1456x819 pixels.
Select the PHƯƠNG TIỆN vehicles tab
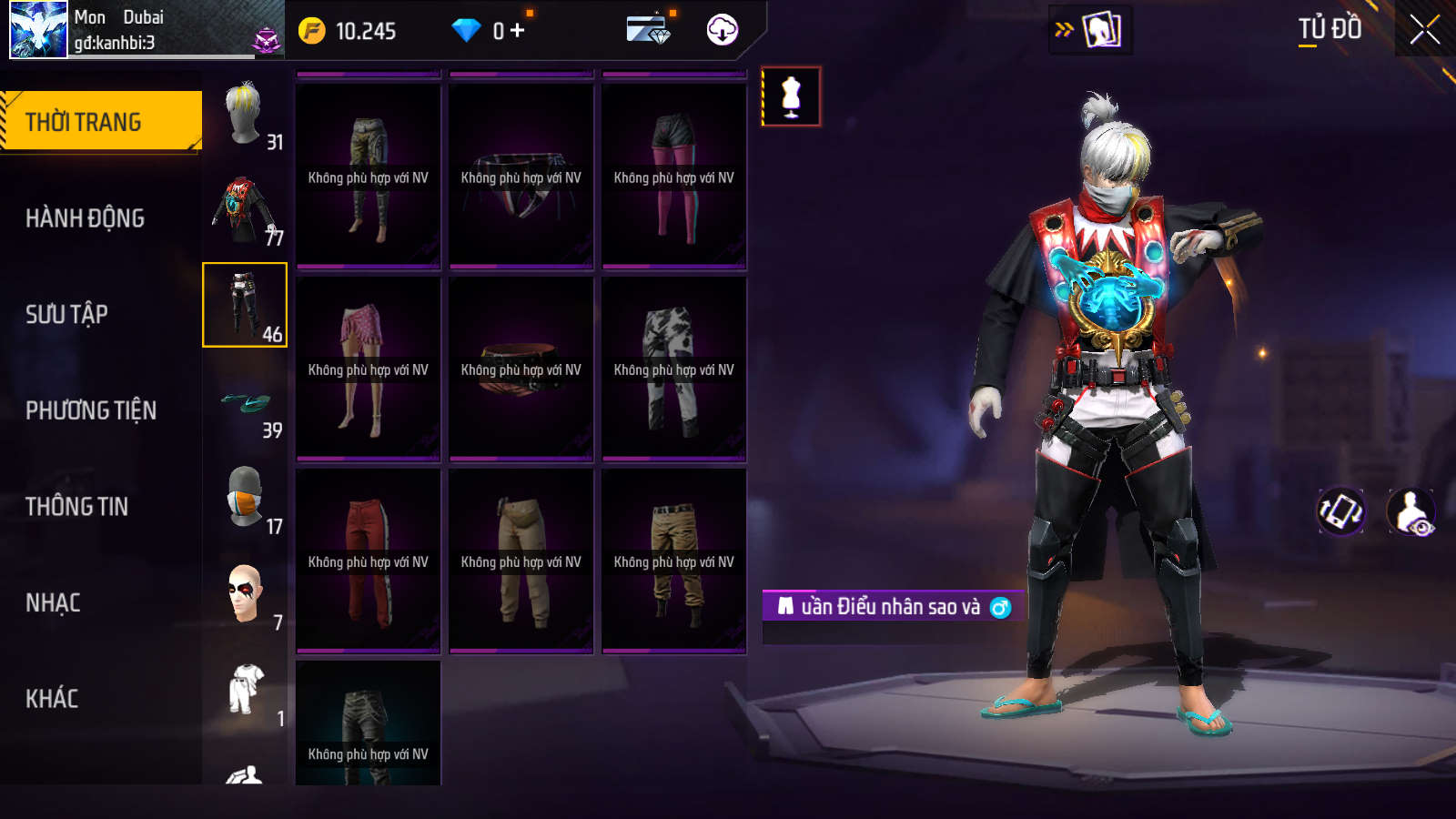91,410
